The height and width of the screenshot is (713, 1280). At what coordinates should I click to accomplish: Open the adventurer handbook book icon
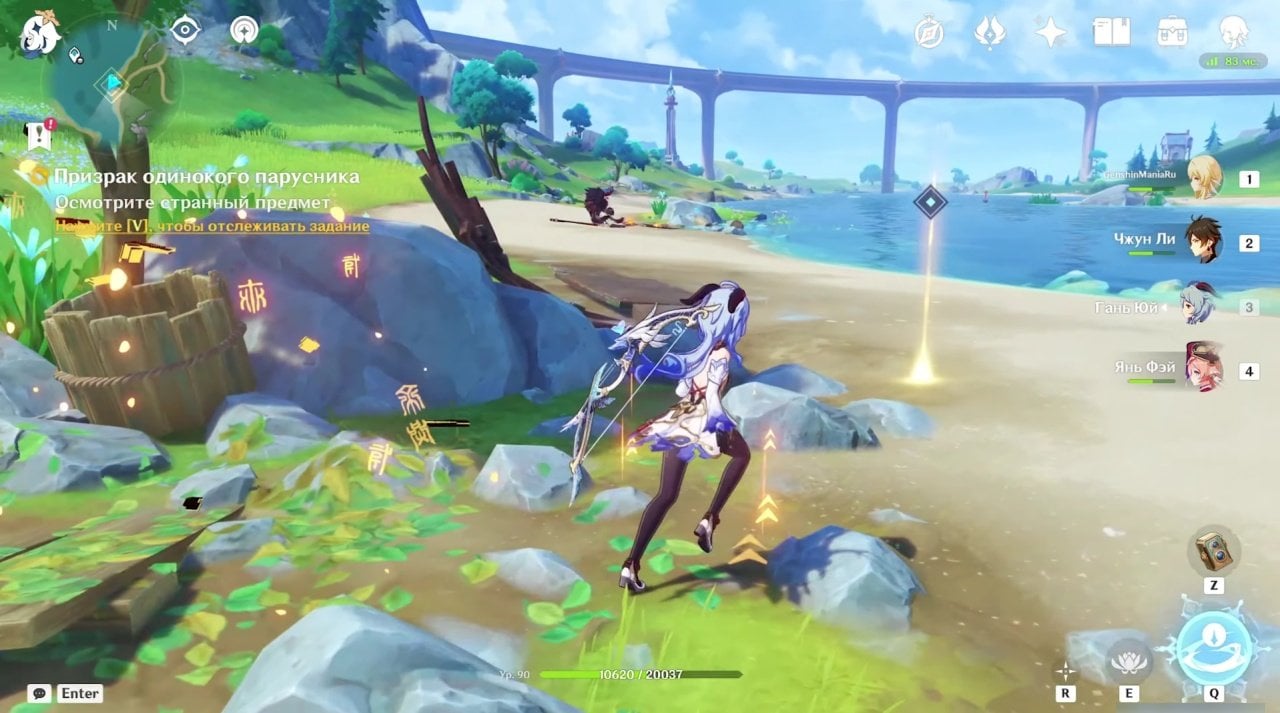1111,33
